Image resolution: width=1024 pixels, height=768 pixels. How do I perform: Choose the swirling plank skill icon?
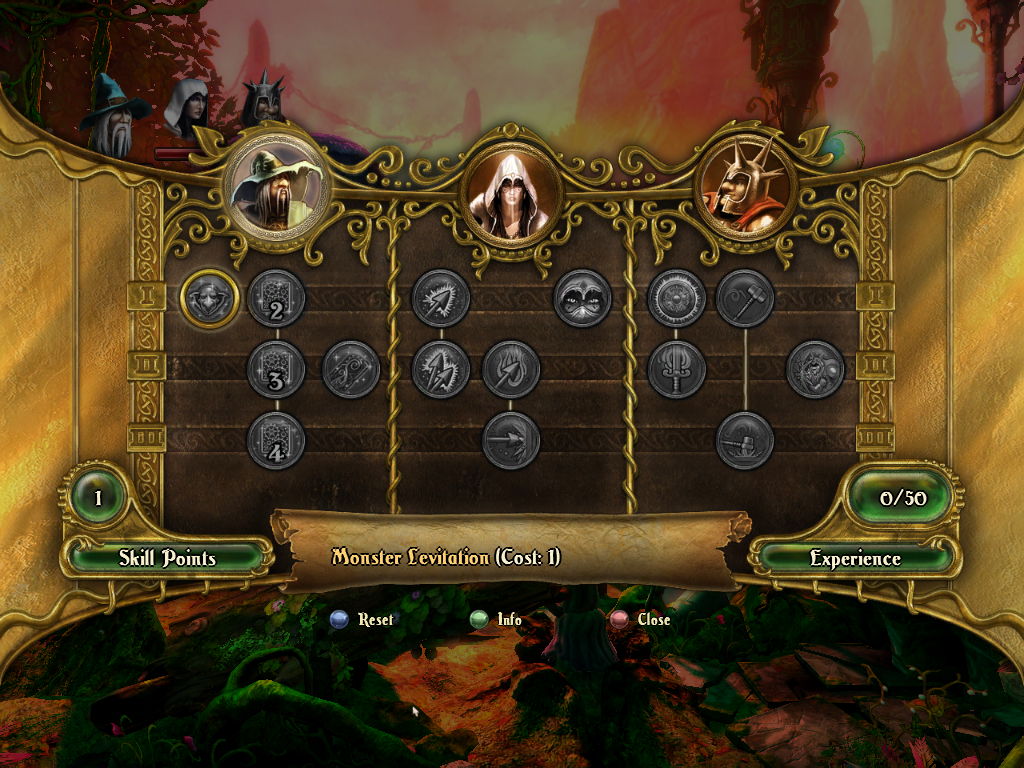351,369
